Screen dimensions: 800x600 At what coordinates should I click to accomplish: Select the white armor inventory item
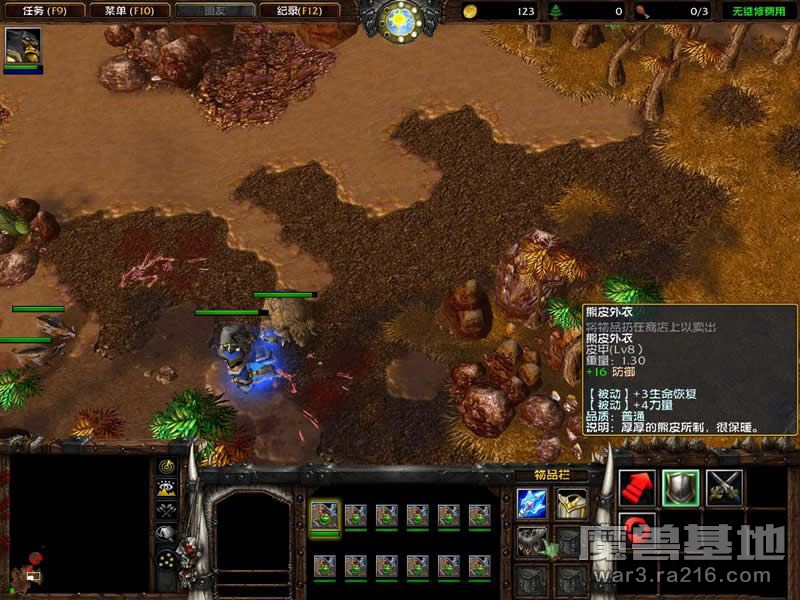tap(571, 503)
